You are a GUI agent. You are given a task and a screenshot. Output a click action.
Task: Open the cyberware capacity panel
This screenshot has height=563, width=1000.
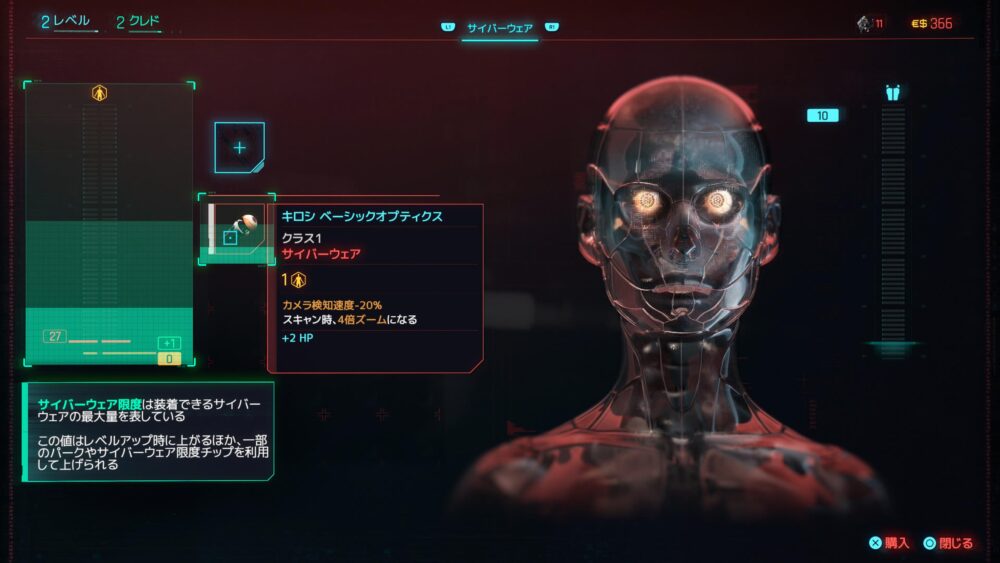point(108,224)
